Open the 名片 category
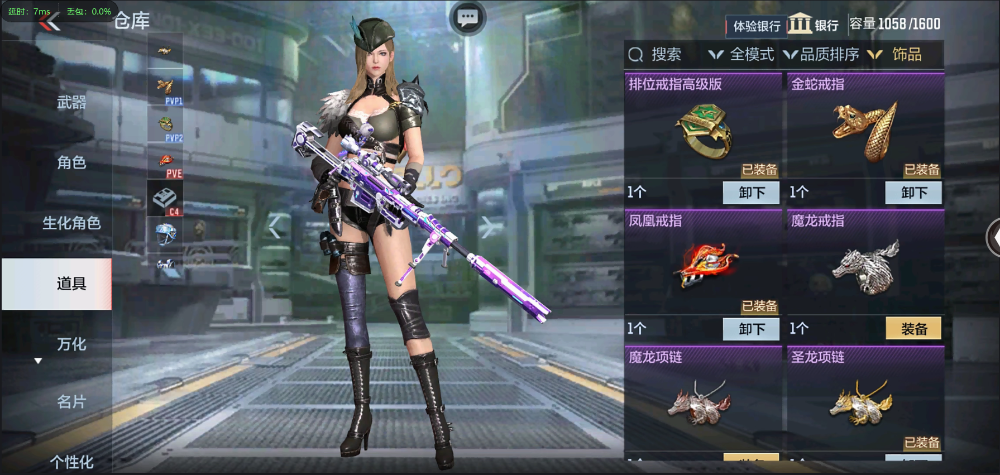The image size is (1000, 475). point(71,402)
